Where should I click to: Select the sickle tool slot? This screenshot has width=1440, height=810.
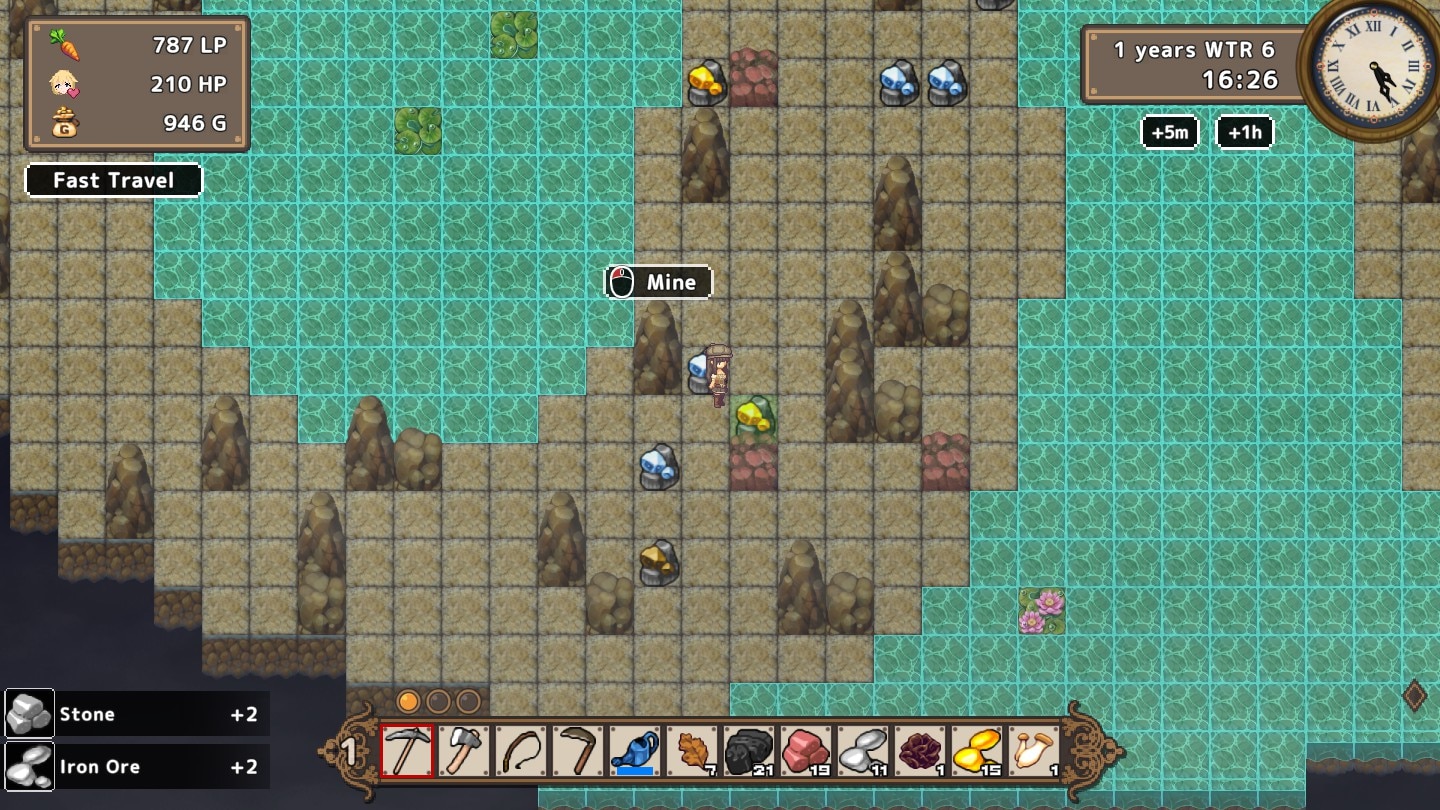578,751
